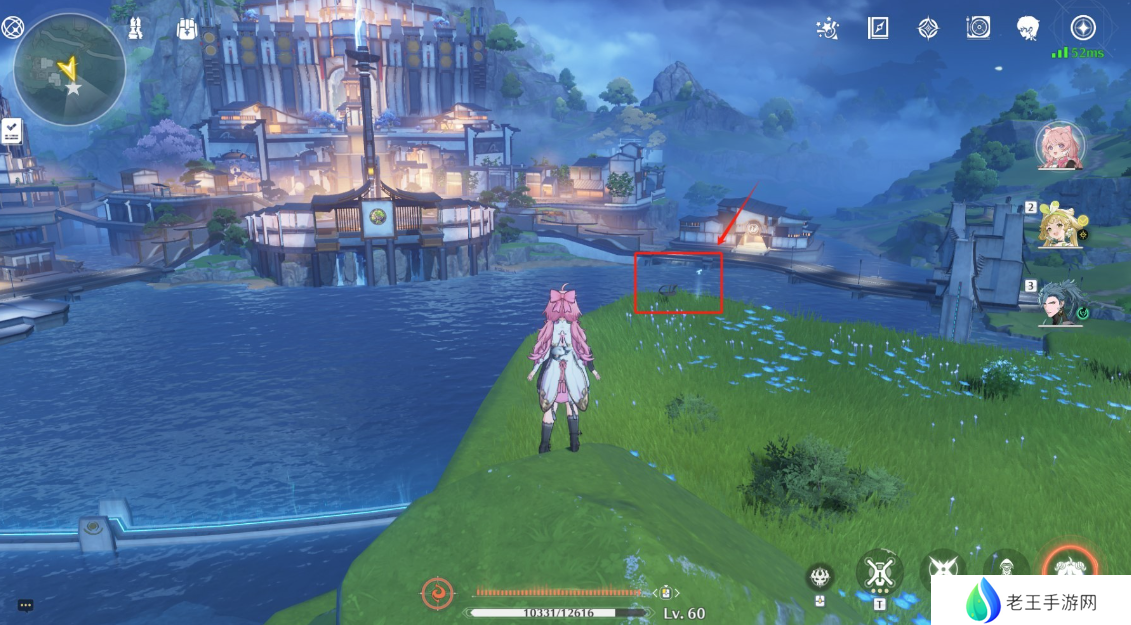Open the chat speech bubble icon
The height and width of the screenshot is (625, 1131).
[25, 605]
